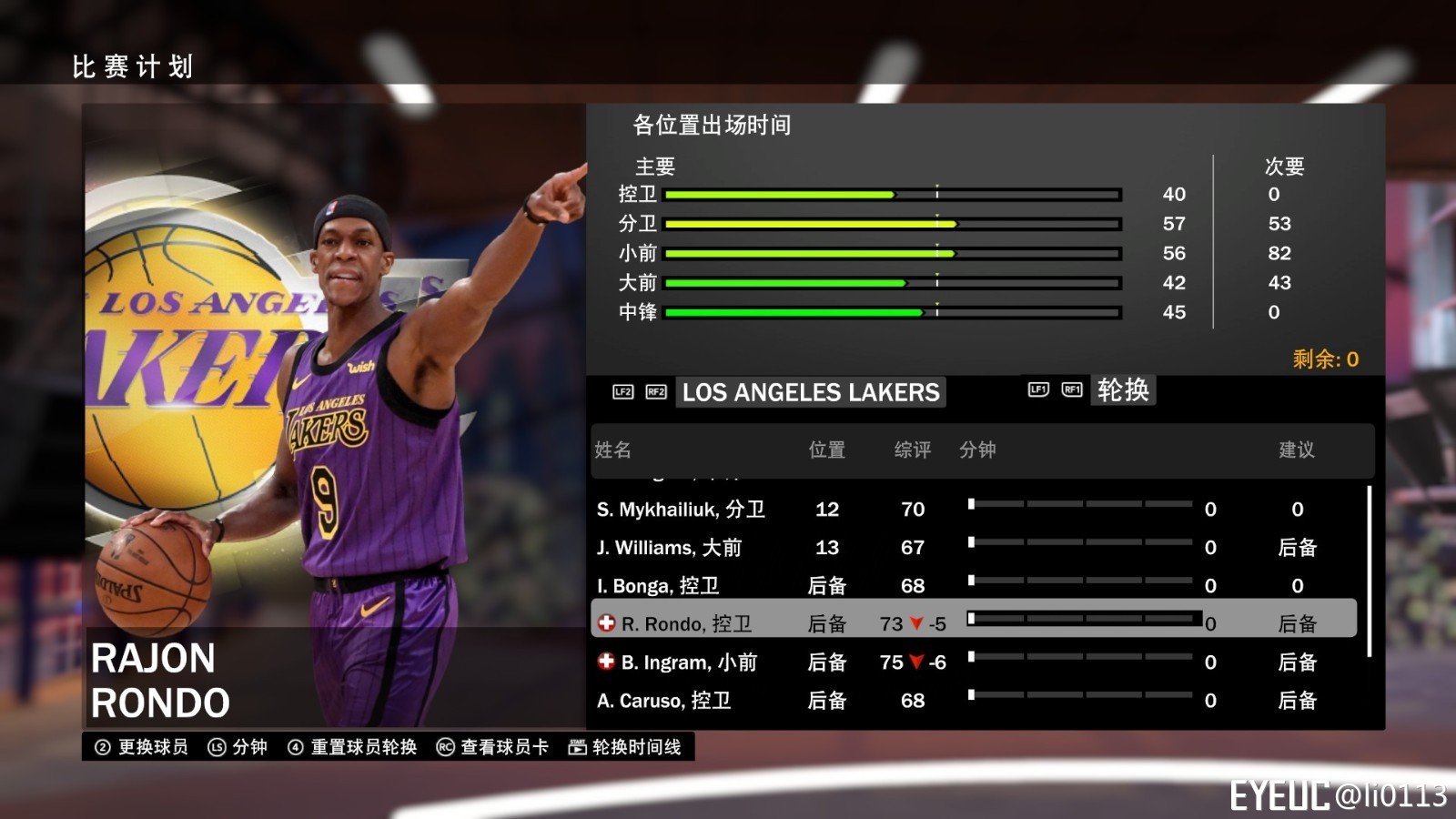Screen dimensions: 1456x819
Task: Select the LOS ANGELES LAKERS team header
Action: coord(811,392)
